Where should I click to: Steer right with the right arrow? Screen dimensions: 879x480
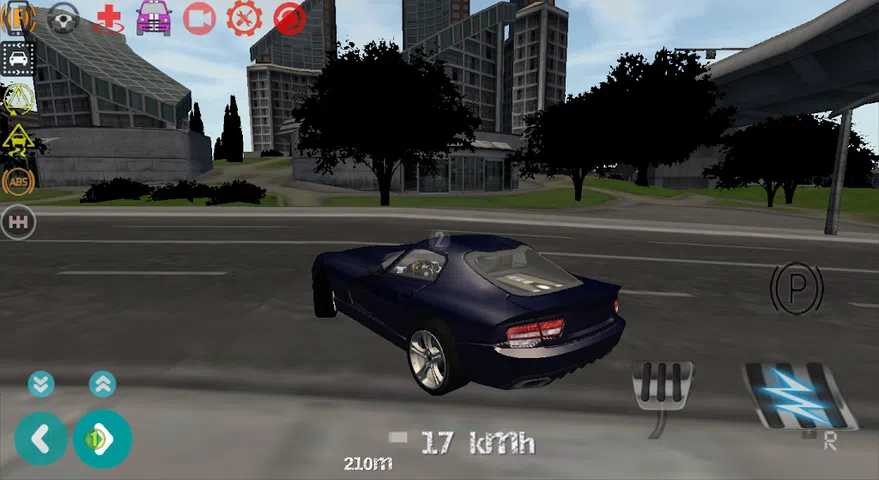click(102, 438)
